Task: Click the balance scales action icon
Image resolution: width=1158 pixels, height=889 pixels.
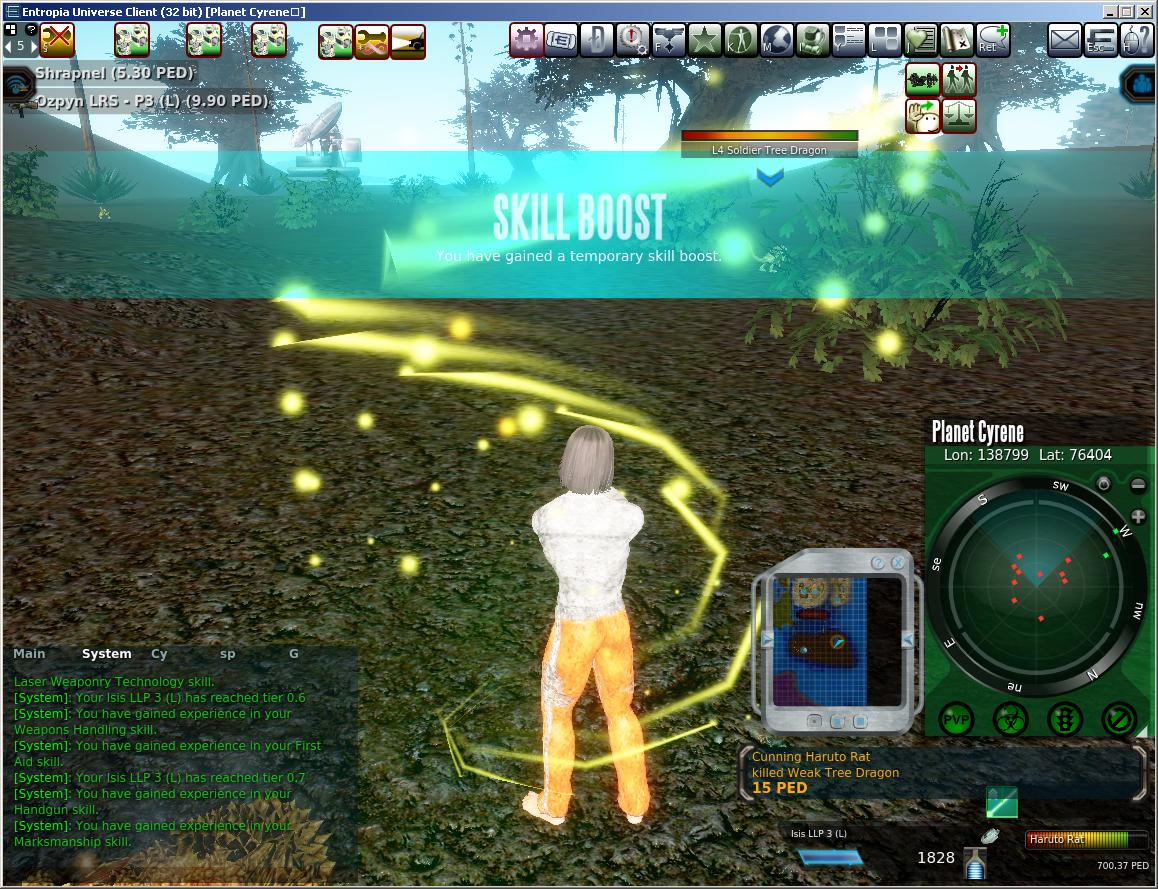Action: pyautogui.click(x=959, y=115)
